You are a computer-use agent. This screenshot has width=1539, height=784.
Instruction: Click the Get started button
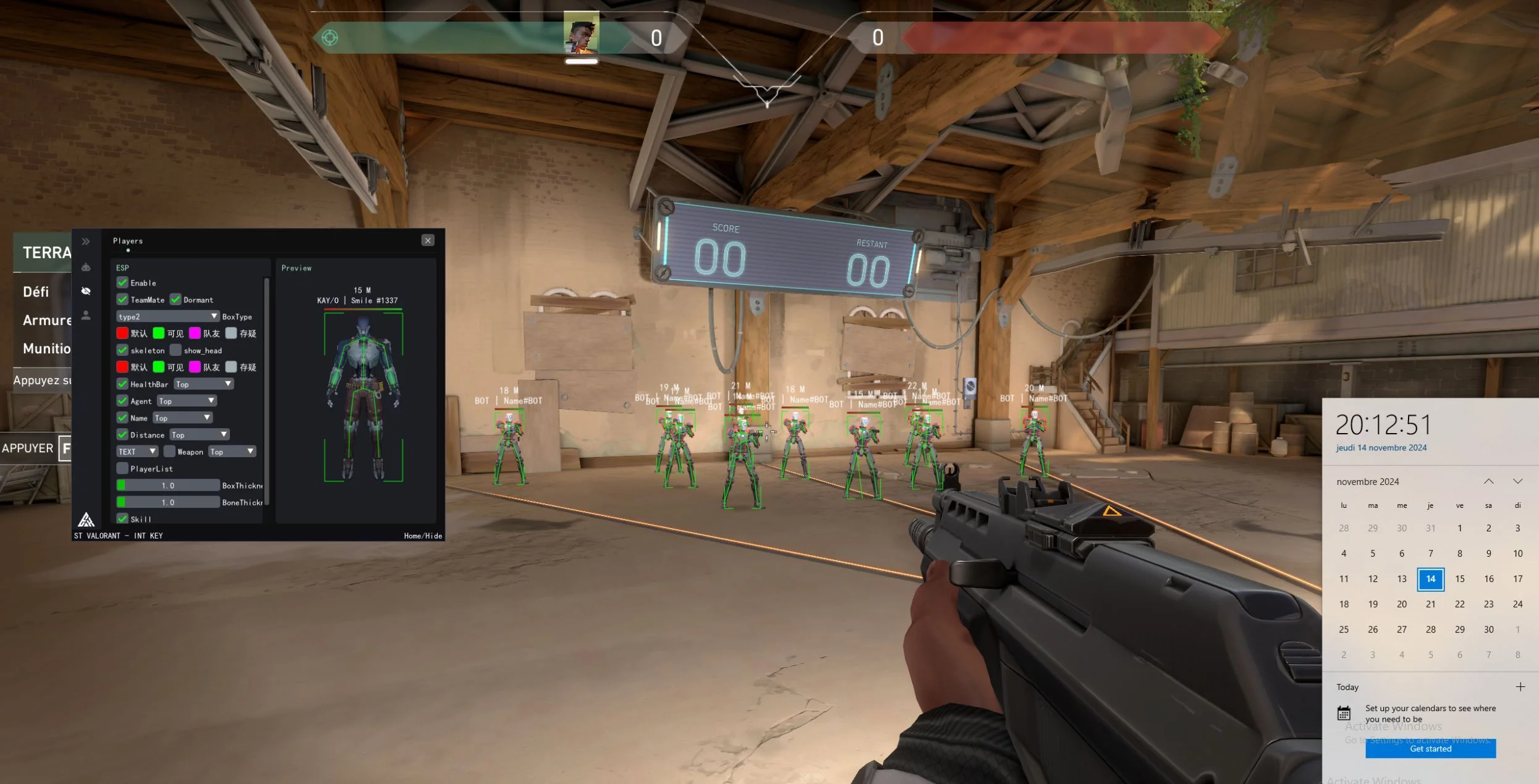(x=1430, y=748)
